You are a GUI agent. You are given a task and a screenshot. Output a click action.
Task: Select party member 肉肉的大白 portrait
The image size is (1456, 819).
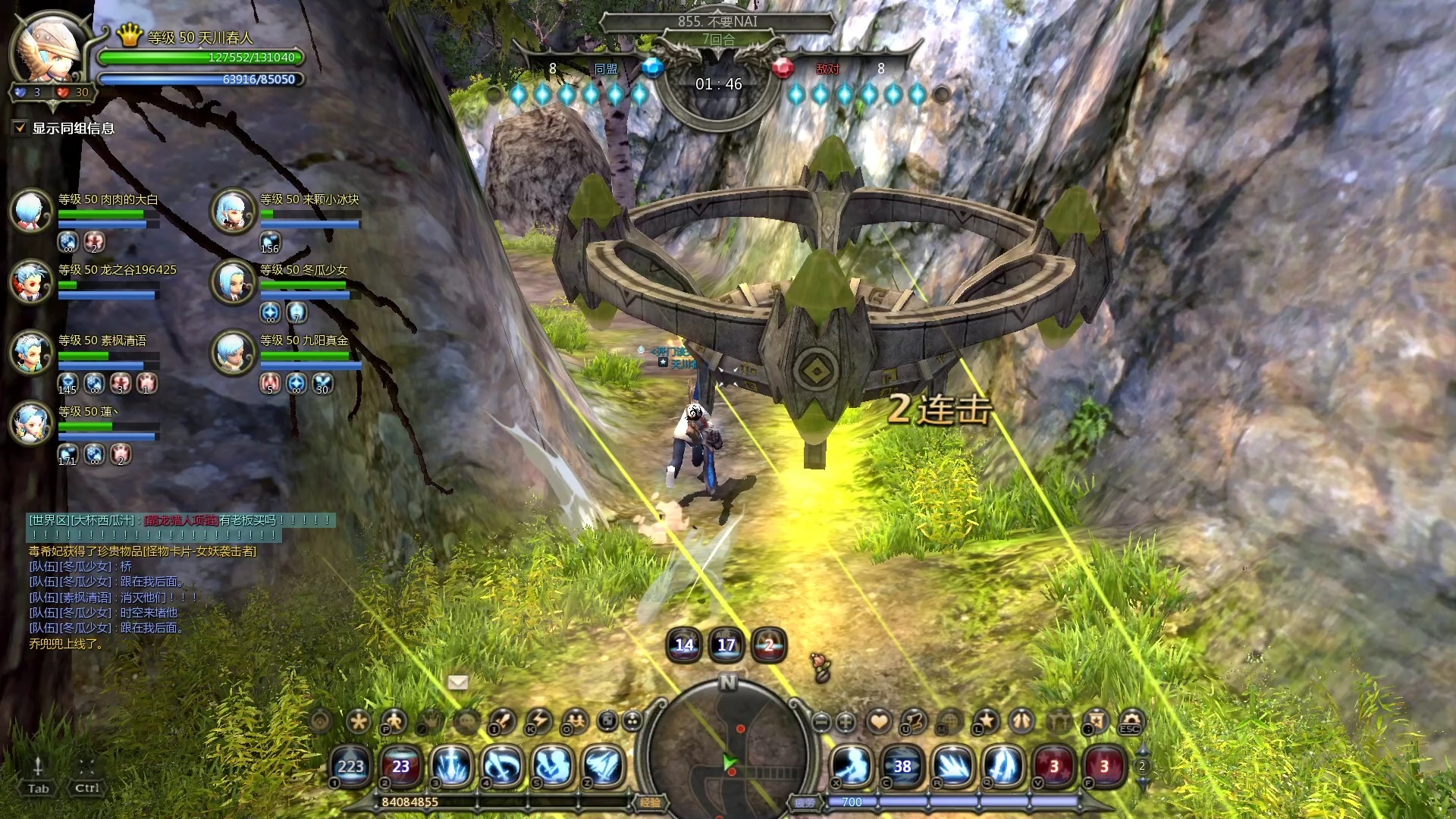point(31,210)
